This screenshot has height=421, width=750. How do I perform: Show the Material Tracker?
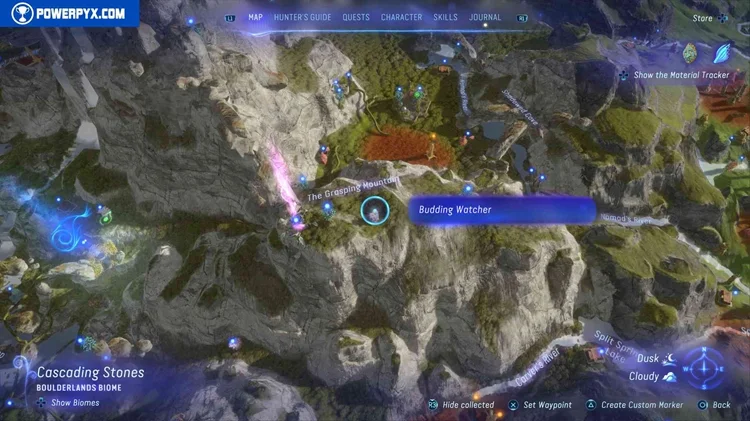[x=679, y=75]
